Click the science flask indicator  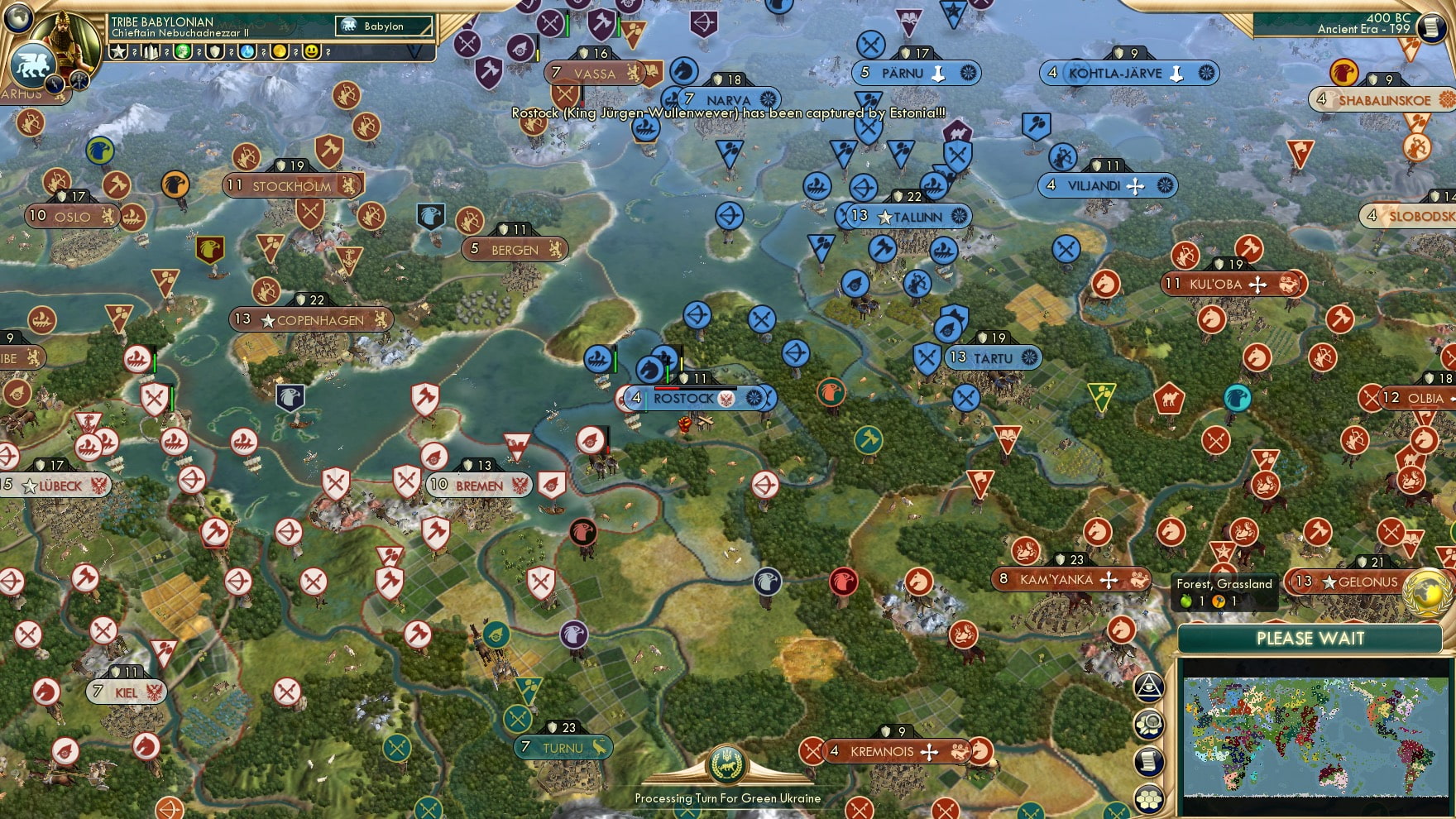pos(246,52)
